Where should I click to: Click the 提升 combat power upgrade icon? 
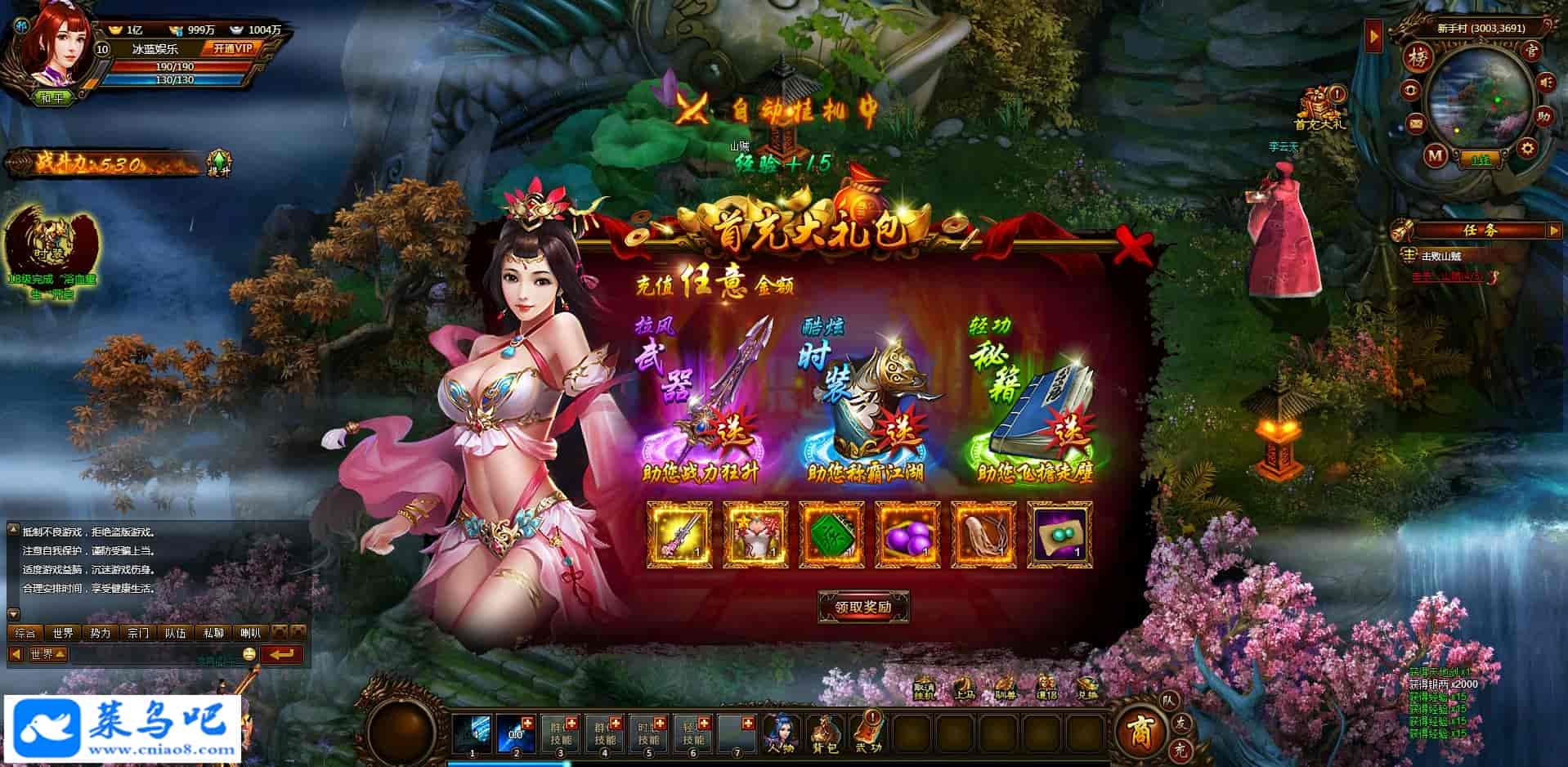click(219, 163)
